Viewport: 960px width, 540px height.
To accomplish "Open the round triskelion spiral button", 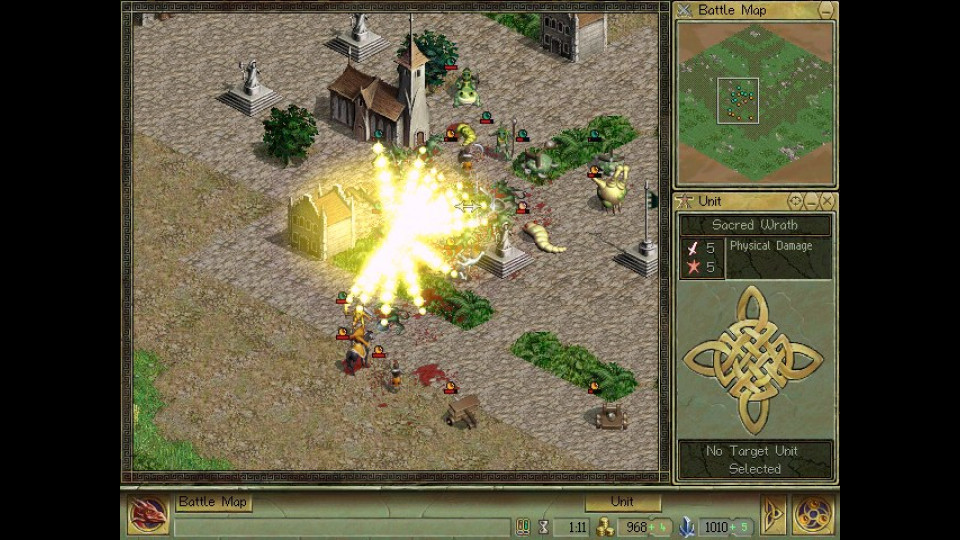I will click(813, 514).
